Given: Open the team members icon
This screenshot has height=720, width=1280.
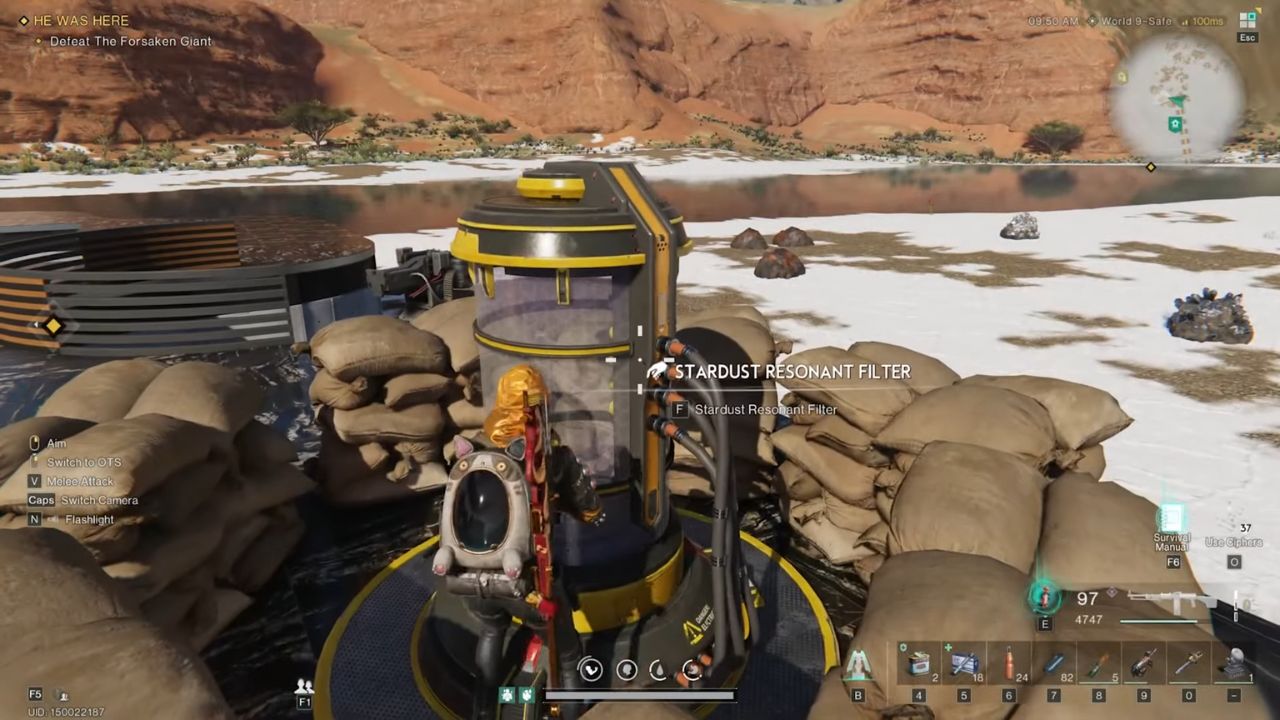Looking at the screenshot, I should [304, 686].
